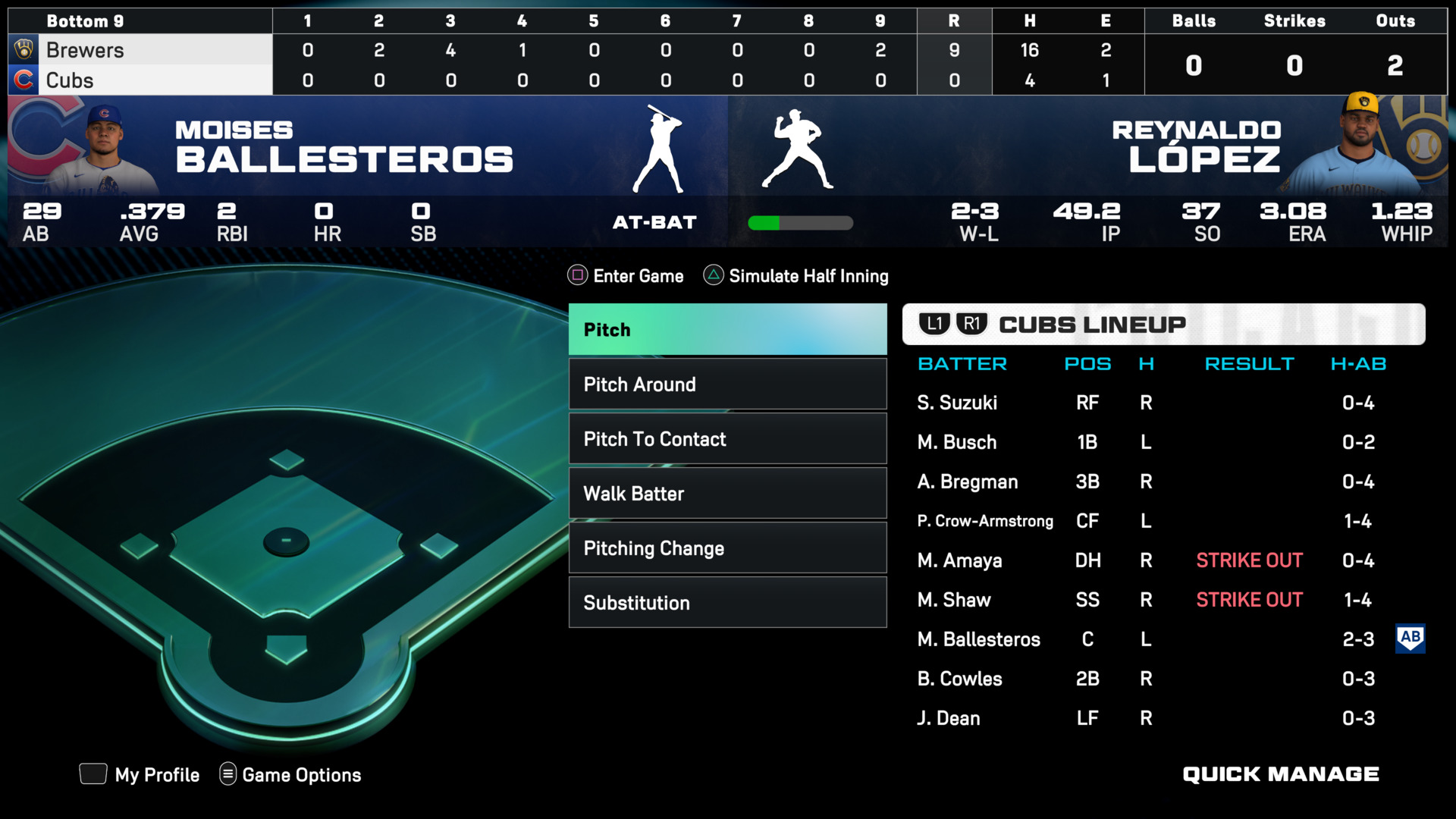This screenshot has height=819, width=1456.
Task: Click Enter Game label
Action: coord(637,276)
